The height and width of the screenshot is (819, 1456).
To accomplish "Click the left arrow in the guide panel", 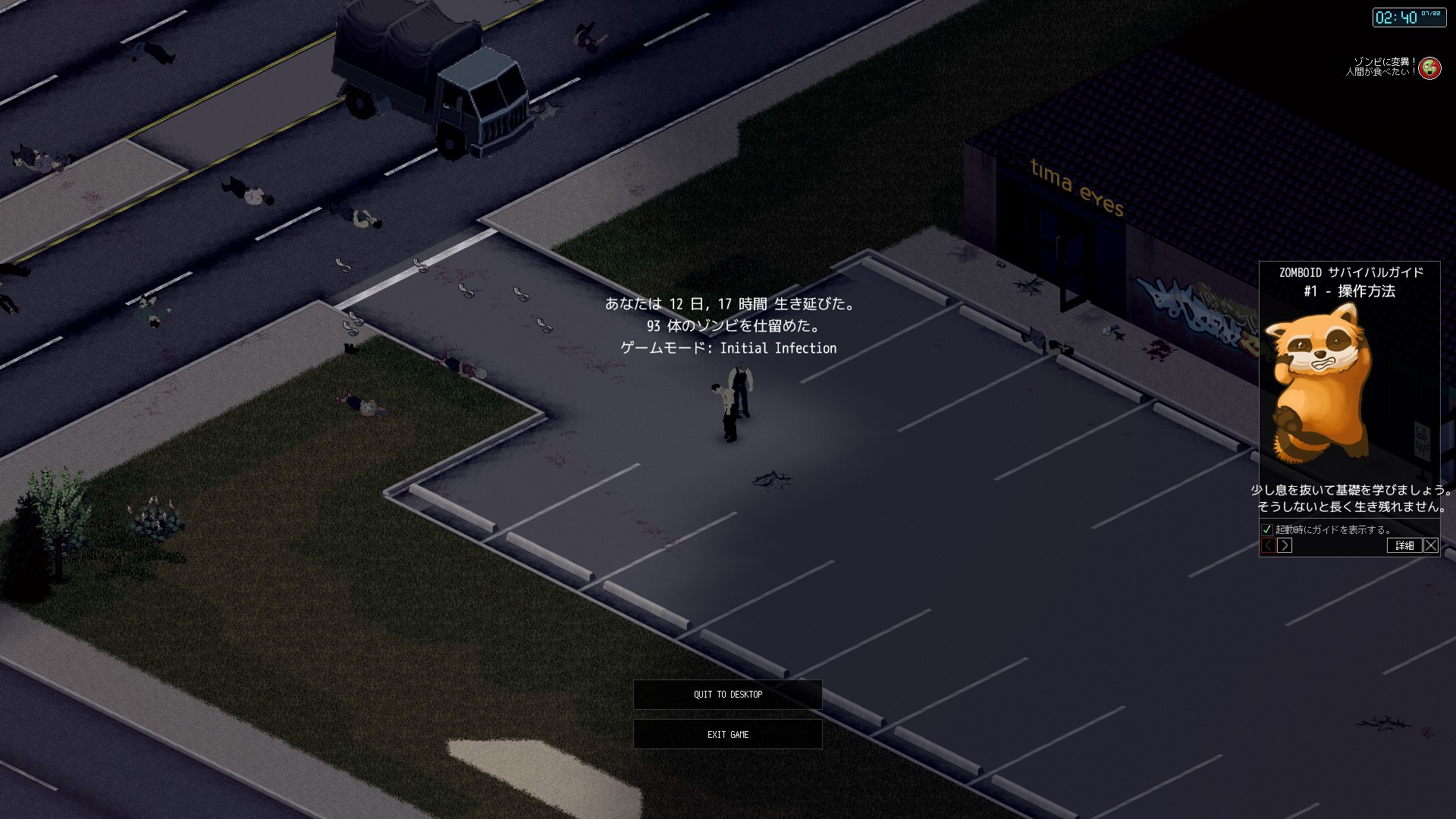I will (x=1268, y=544).
